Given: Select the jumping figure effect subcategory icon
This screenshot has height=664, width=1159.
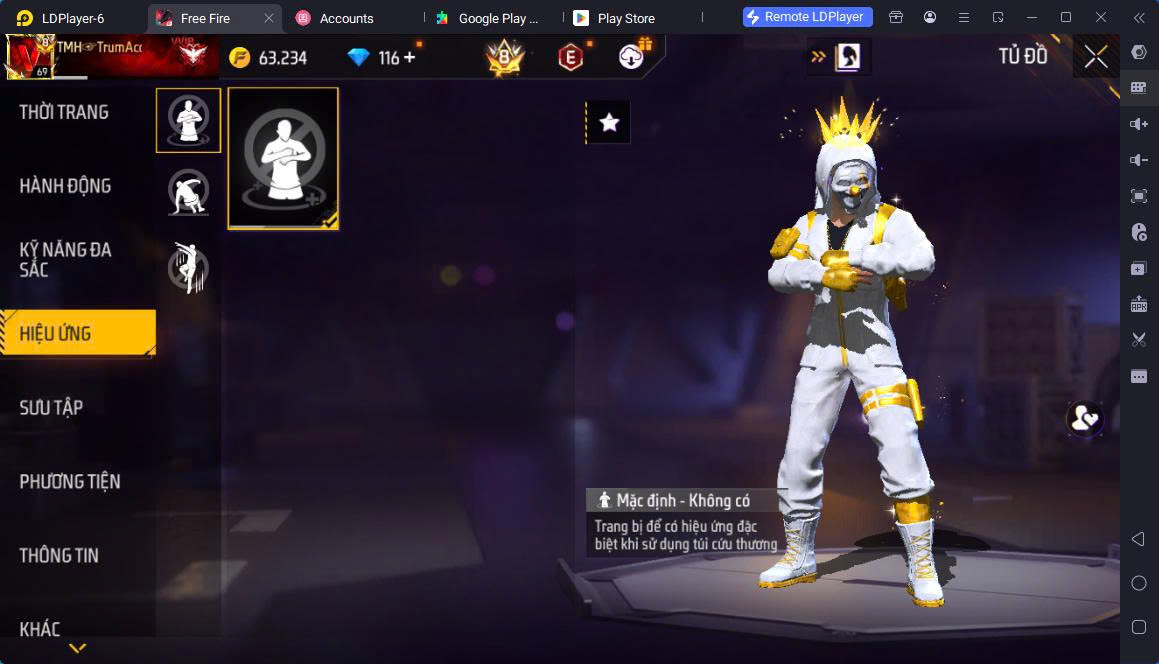Looking at the screenshot, I should pos(188,267).
